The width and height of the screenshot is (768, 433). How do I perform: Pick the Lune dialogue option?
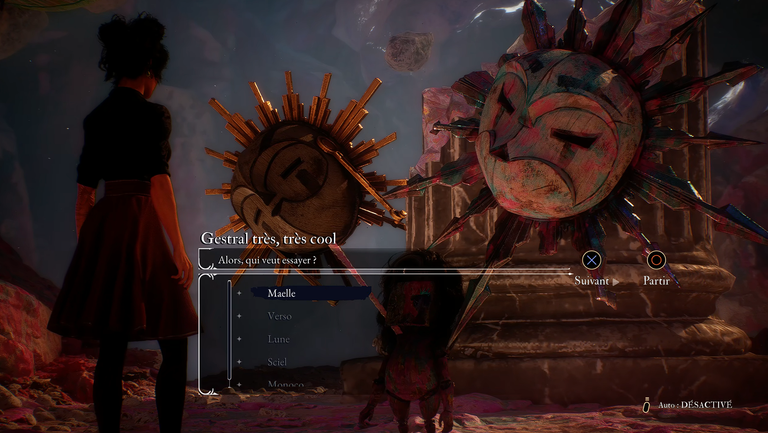(x=279, y=339)
